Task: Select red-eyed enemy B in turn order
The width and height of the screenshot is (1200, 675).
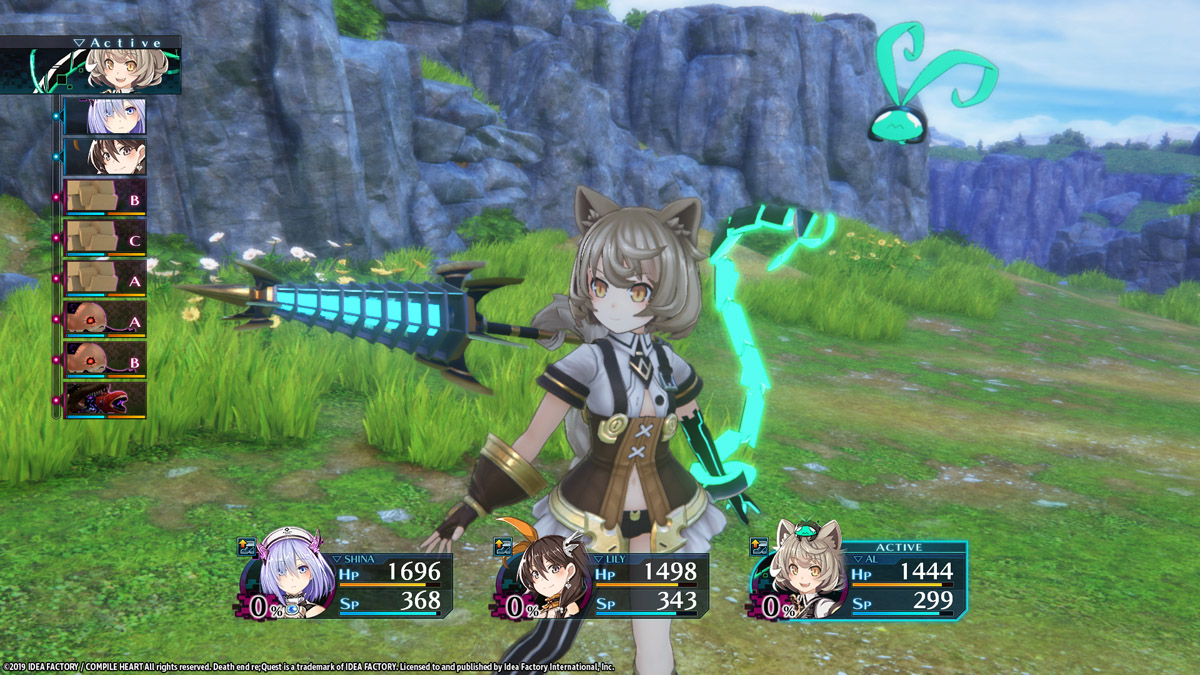Action: (105, 360)
